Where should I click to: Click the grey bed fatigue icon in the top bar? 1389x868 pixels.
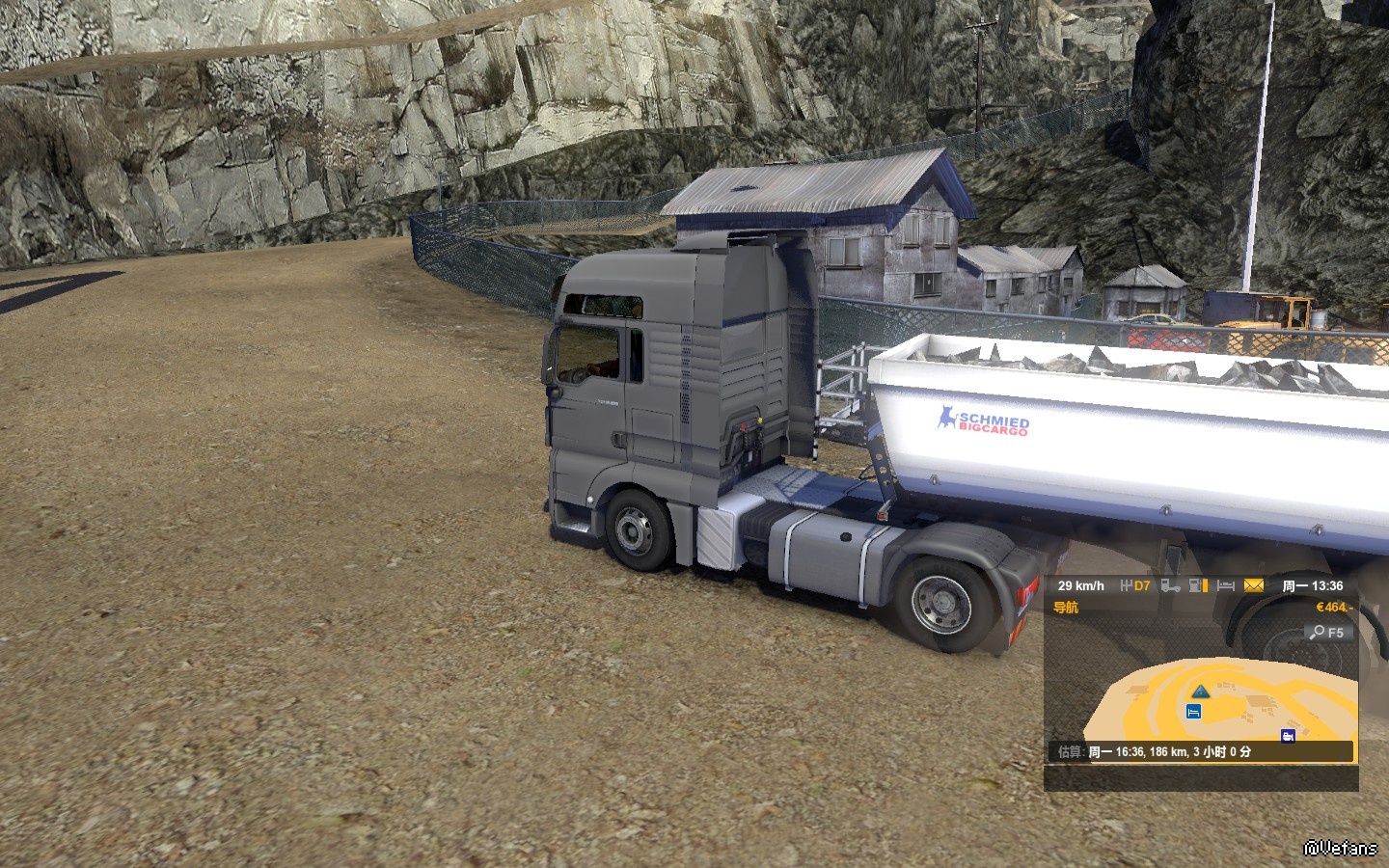(1226, 585)
